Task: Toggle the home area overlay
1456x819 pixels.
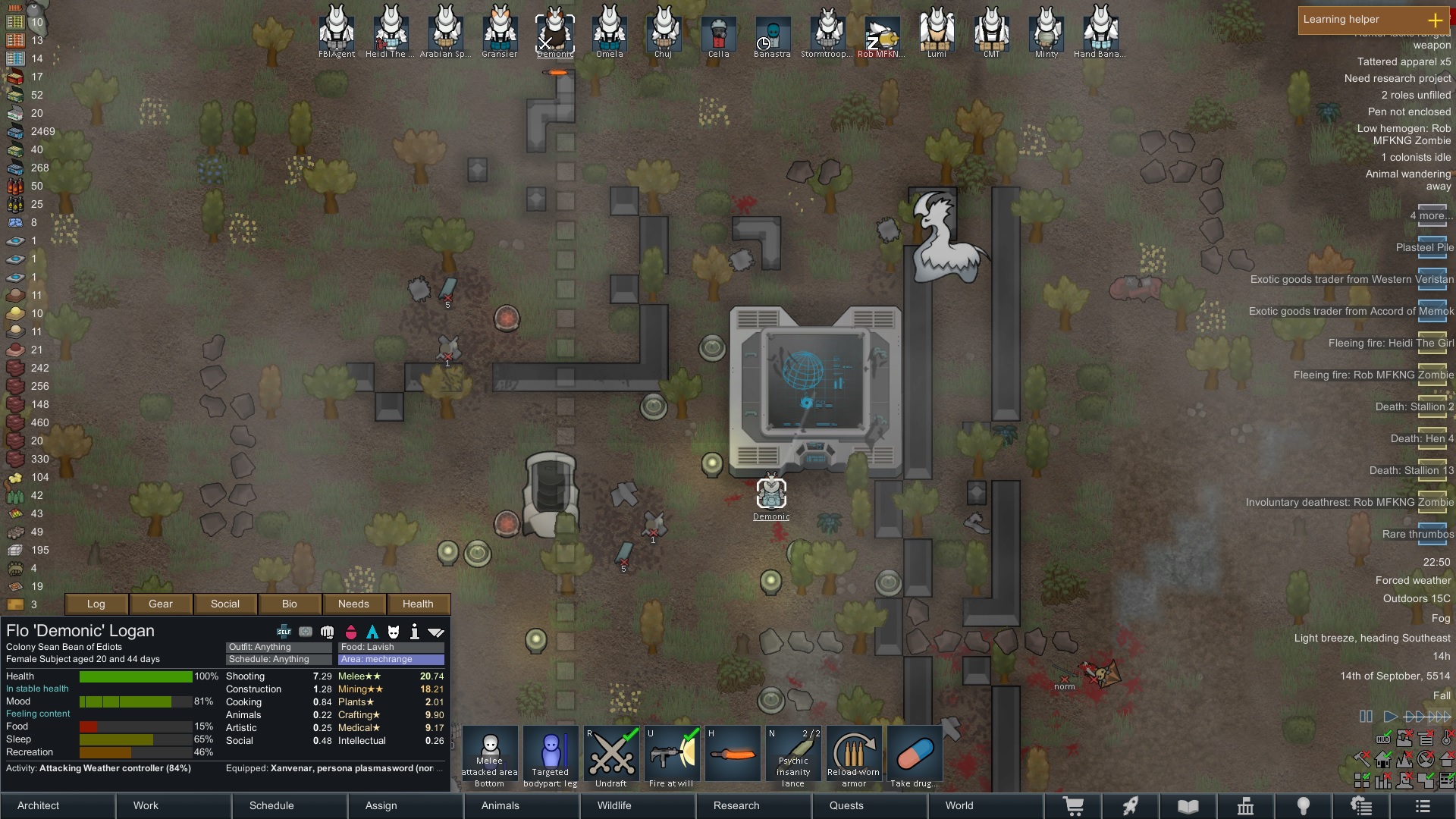Action: pyautogui.click(x=1382, y=759)
